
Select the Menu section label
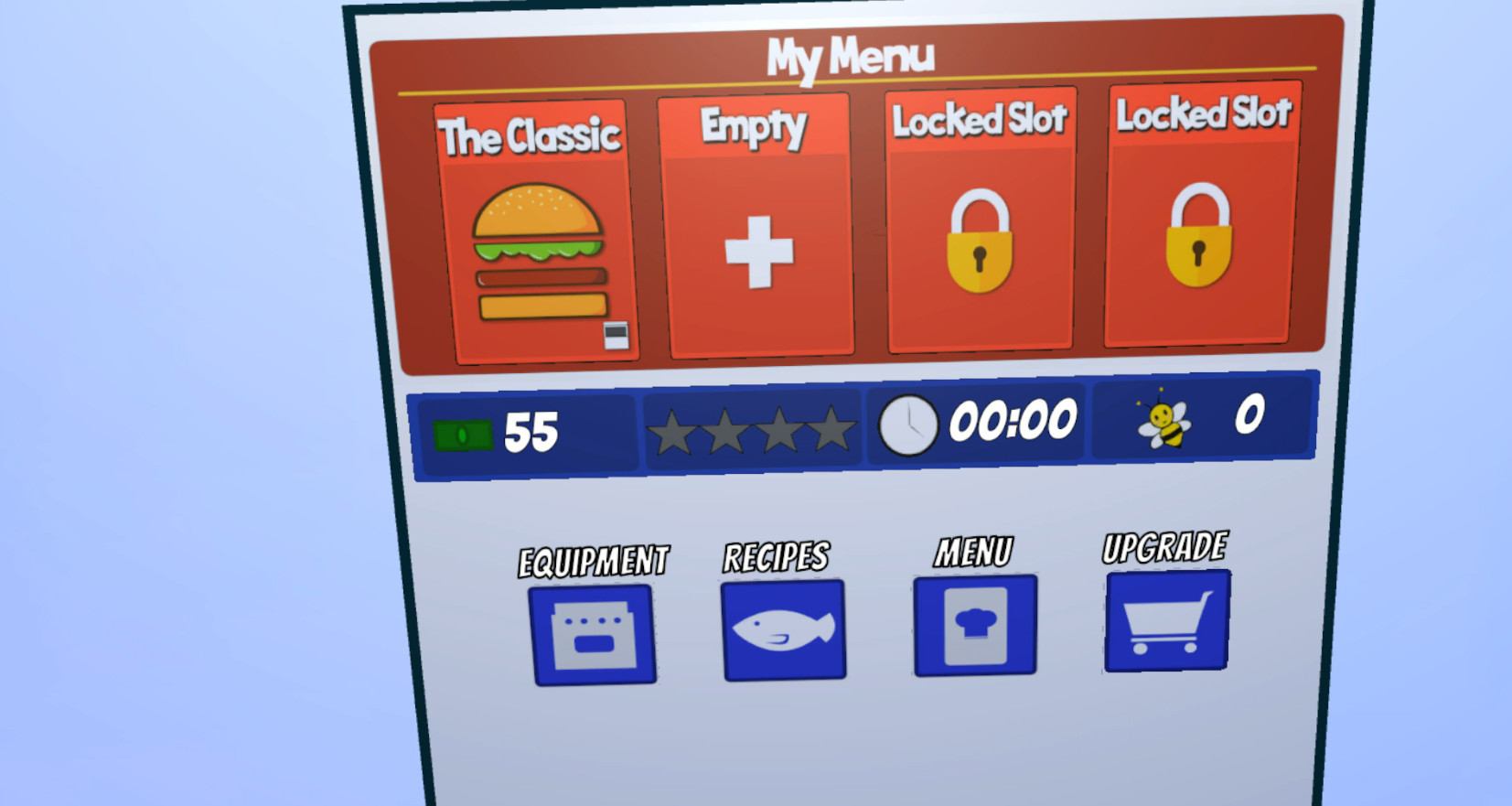click(972, 550)
